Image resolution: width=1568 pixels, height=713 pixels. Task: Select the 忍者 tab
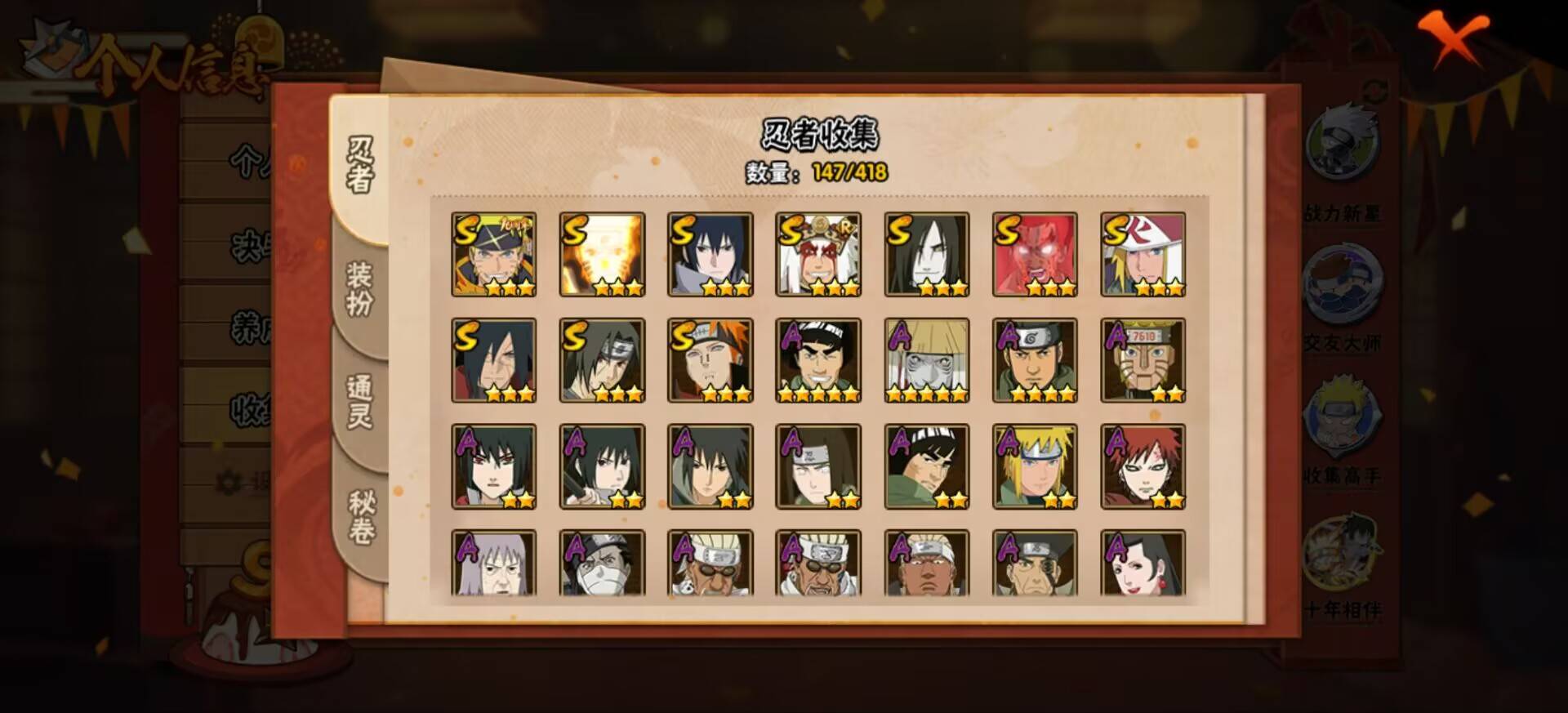360,166
